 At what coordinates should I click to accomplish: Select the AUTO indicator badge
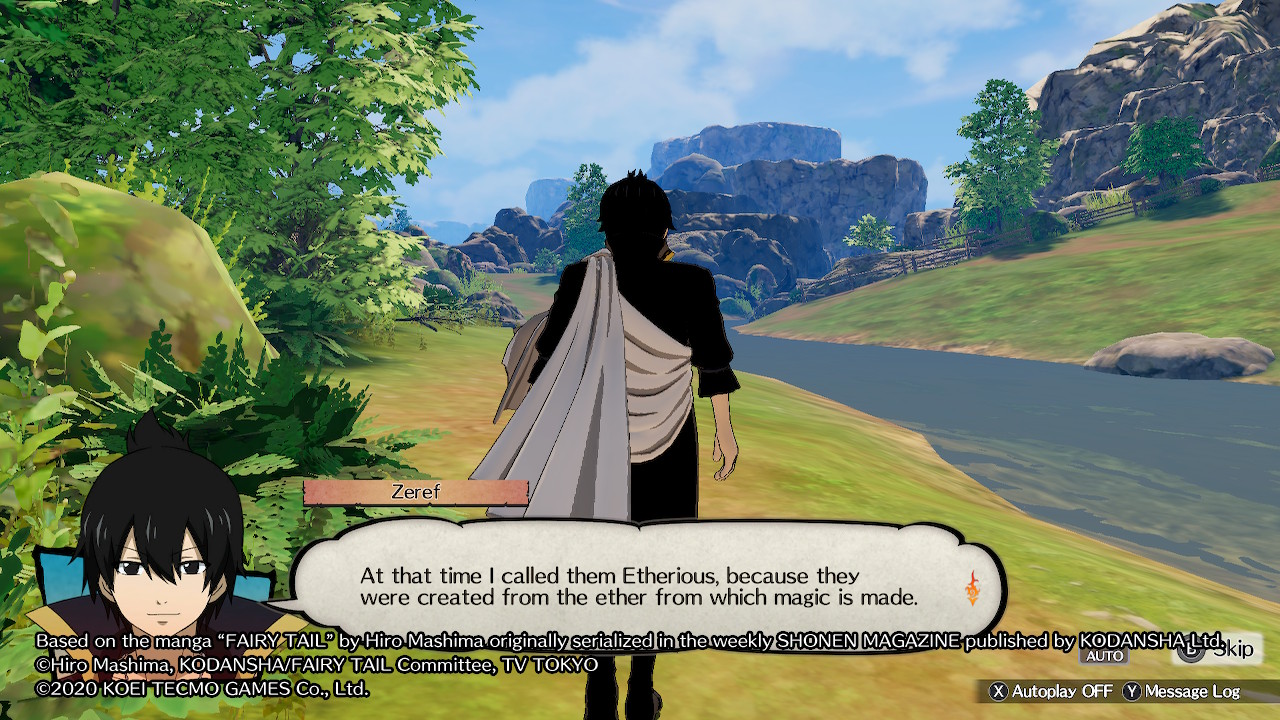pos(1105,656)
